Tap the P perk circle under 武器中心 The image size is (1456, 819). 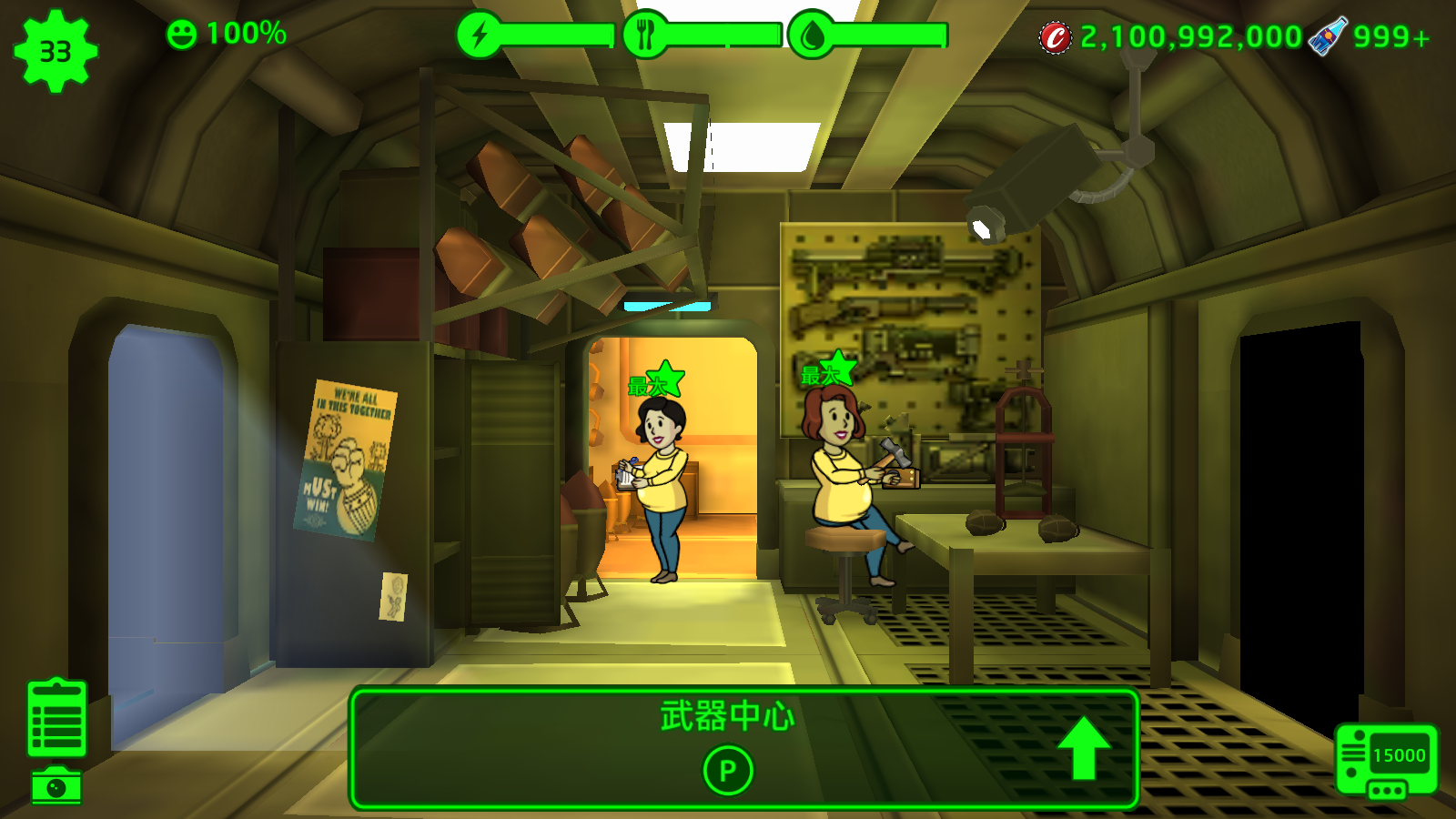click(728, 771)
